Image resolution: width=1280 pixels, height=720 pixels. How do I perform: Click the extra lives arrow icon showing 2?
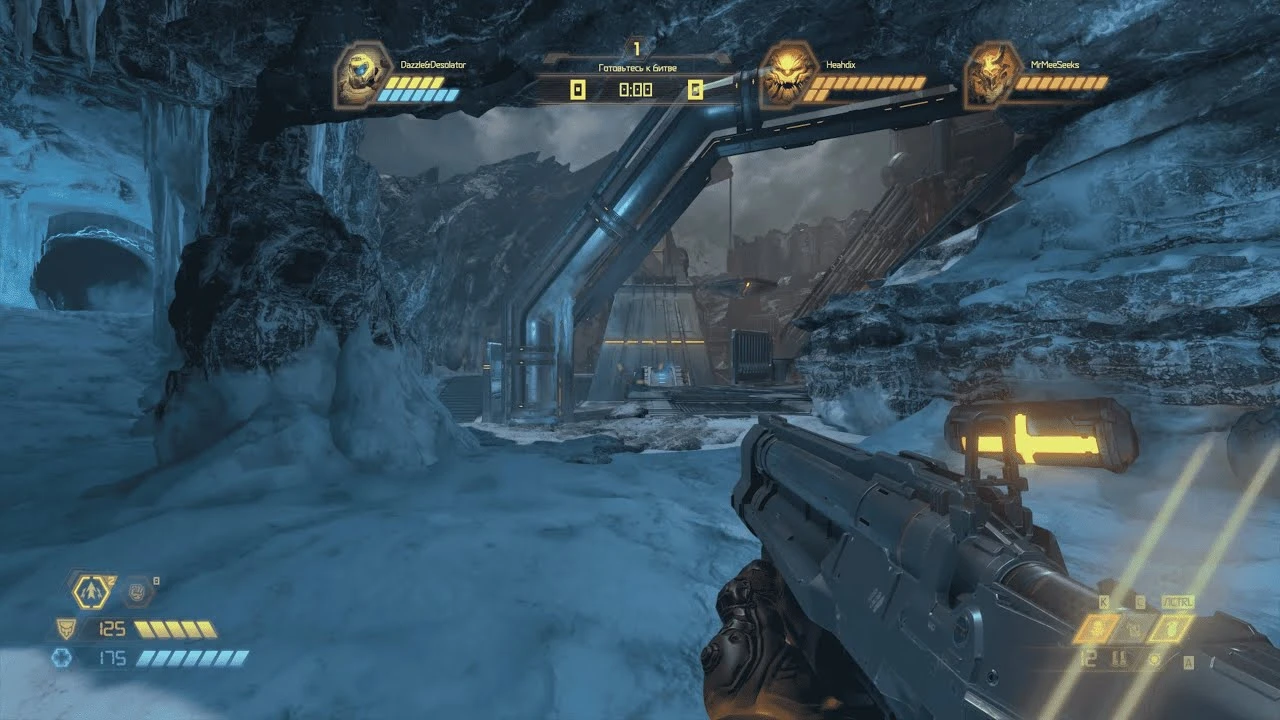coord(91,591)
